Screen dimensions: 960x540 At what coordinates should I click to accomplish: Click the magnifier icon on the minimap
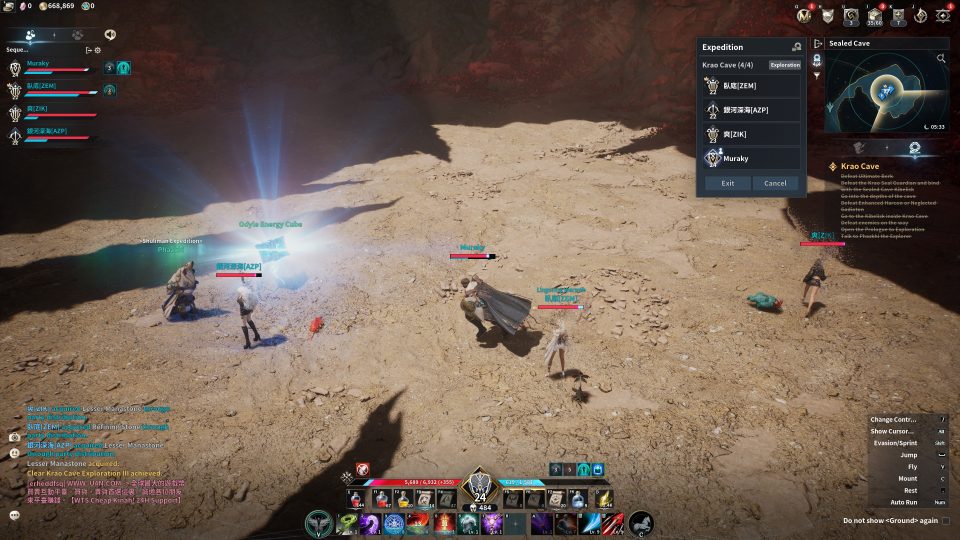point(941,59)
